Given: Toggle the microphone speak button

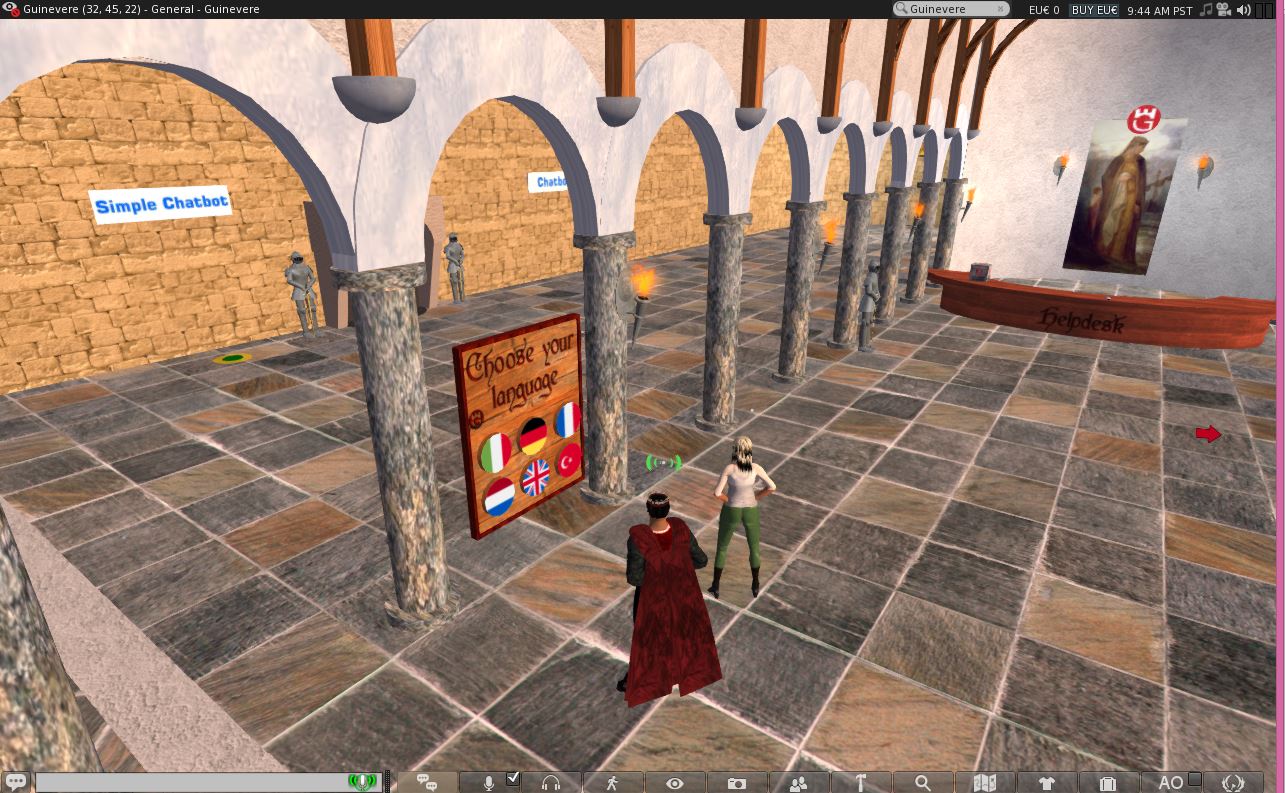Looking at the screenshot, I should [x=490, y=782].
